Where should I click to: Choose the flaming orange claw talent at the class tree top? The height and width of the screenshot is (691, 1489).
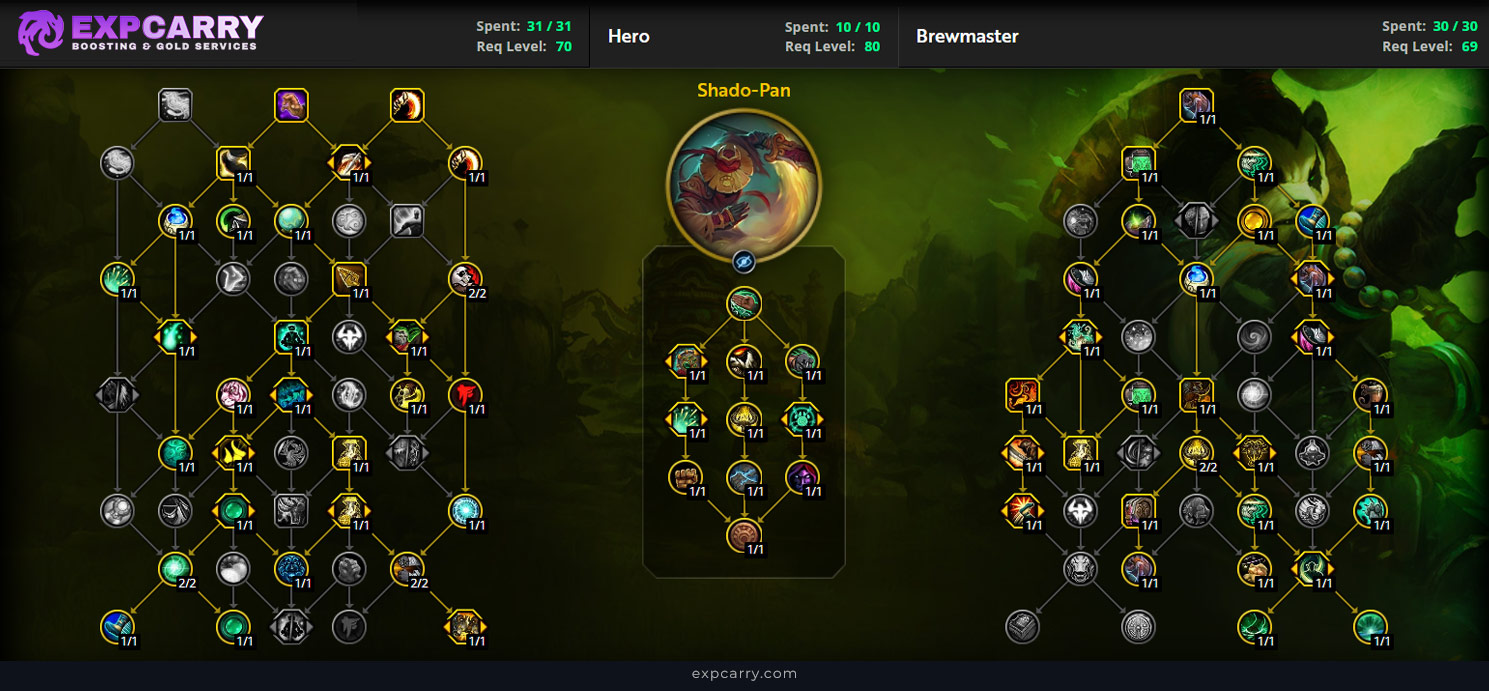point(407,105)
